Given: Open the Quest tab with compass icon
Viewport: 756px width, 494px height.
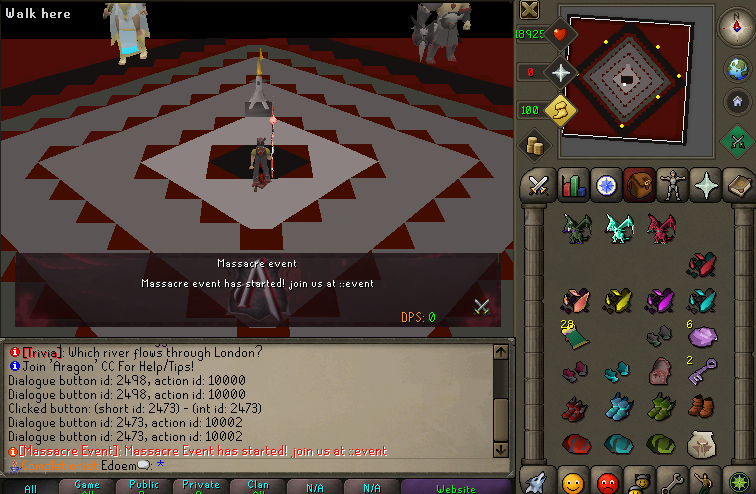Looking at the screenshot, I should (607, 185).
